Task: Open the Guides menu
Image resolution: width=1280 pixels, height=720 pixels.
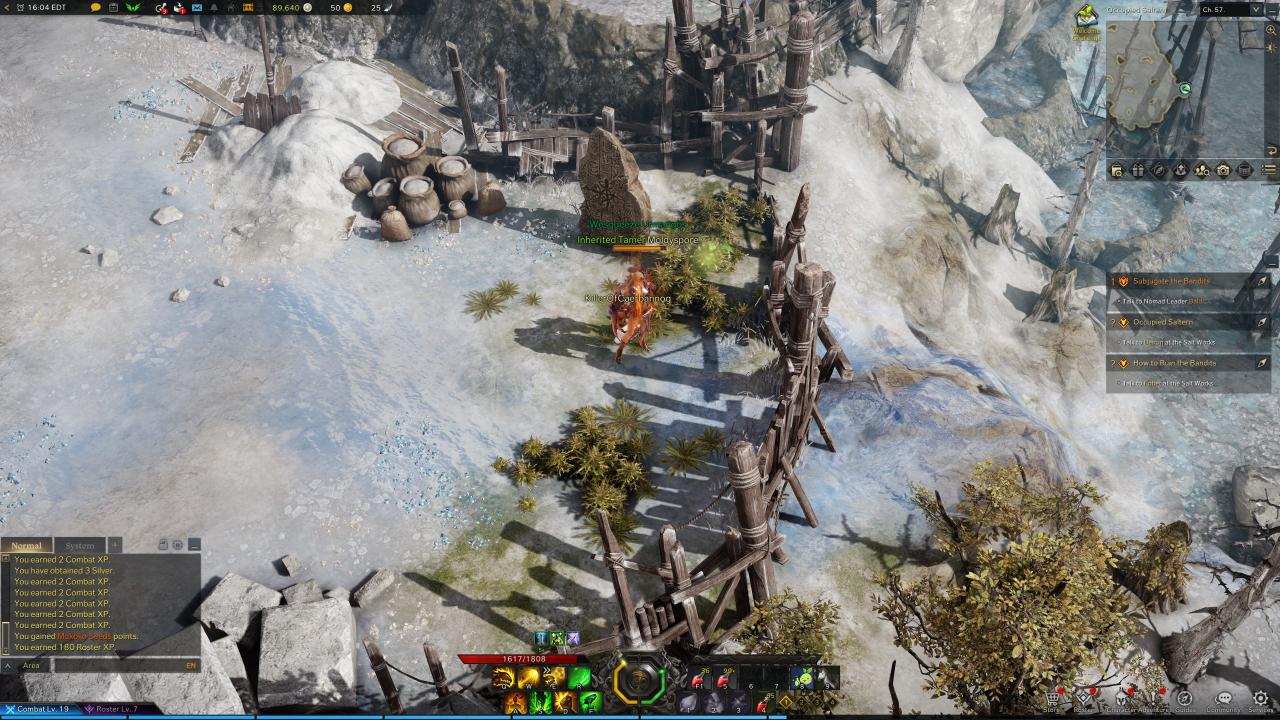Action: 1184,701
